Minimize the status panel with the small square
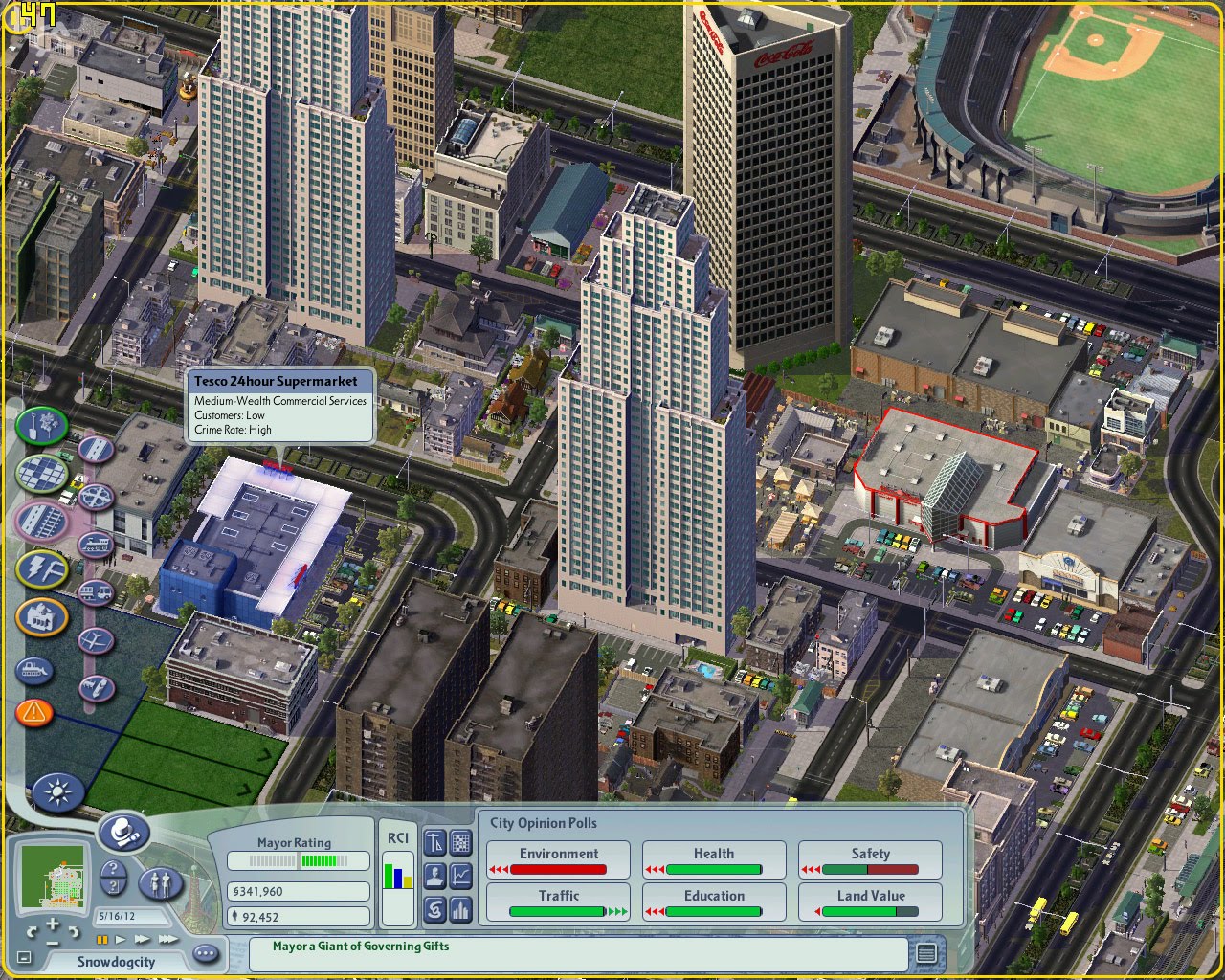Image resolution: width=1225 pixels, height=980 pixels. pyautogui.click(x=24, y=957)
